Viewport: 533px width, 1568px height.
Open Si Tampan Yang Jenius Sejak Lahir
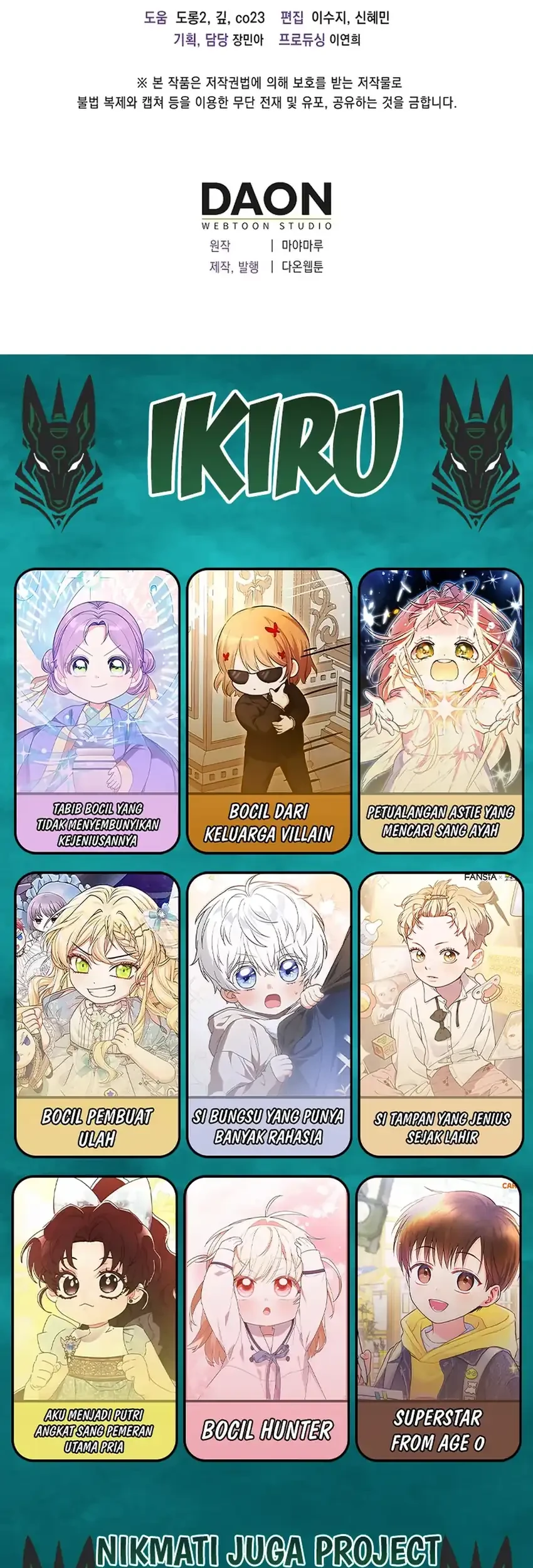pyautogui.click(x=441, y=1014)
